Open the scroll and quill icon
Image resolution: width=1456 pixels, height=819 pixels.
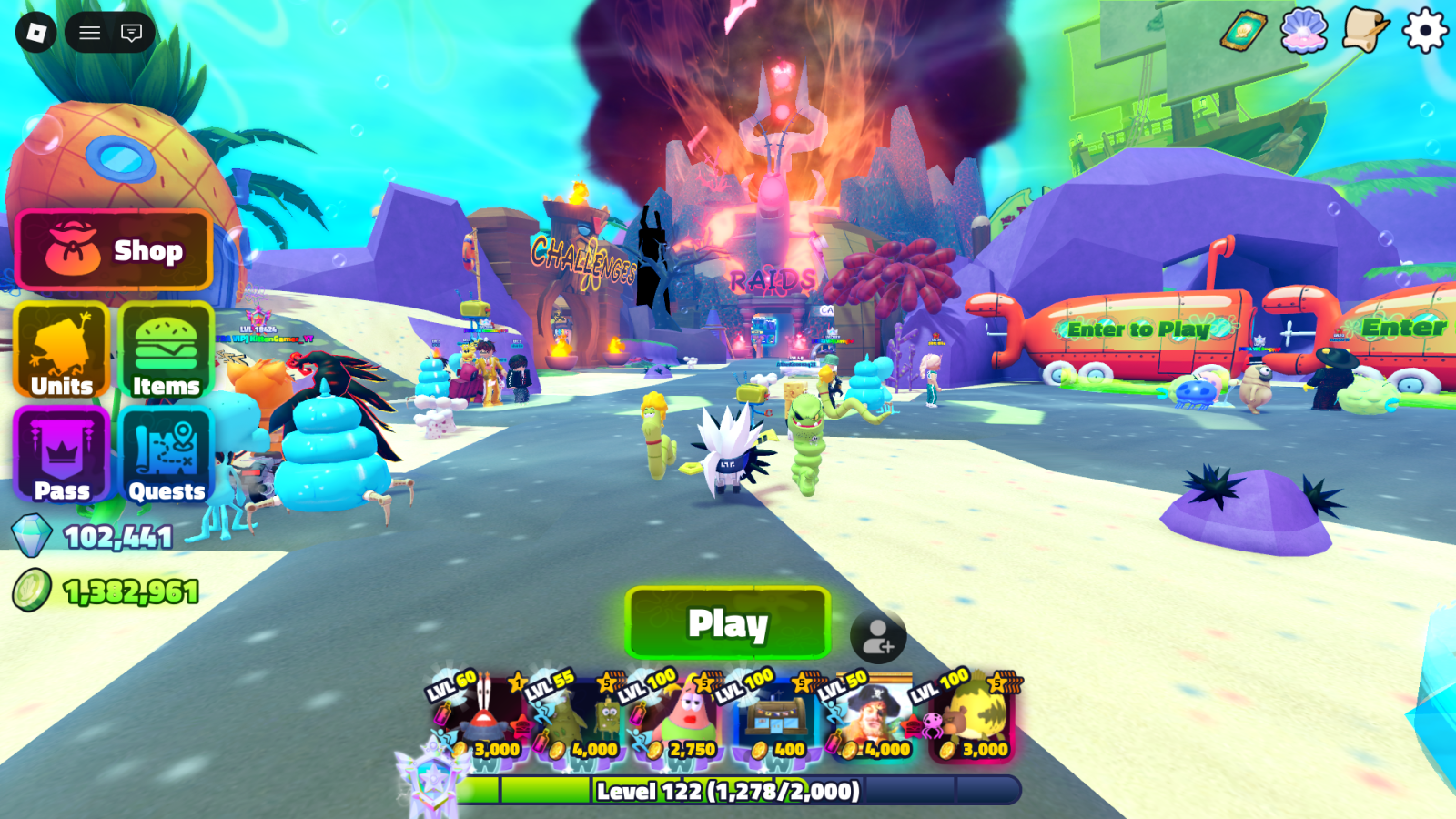click(1364, 32)
